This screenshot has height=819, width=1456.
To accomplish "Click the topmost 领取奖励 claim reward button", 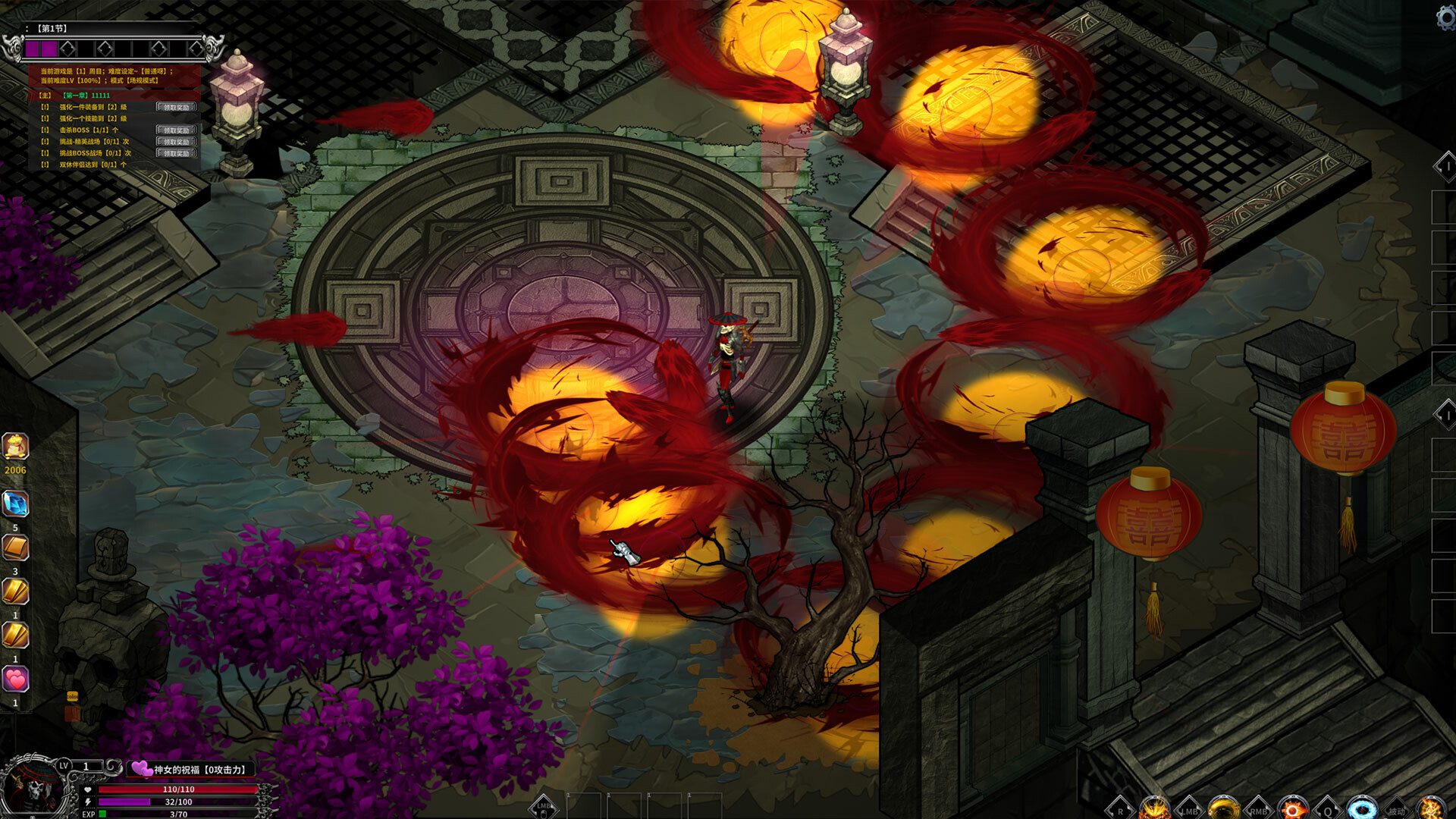I will click(177, 107).
